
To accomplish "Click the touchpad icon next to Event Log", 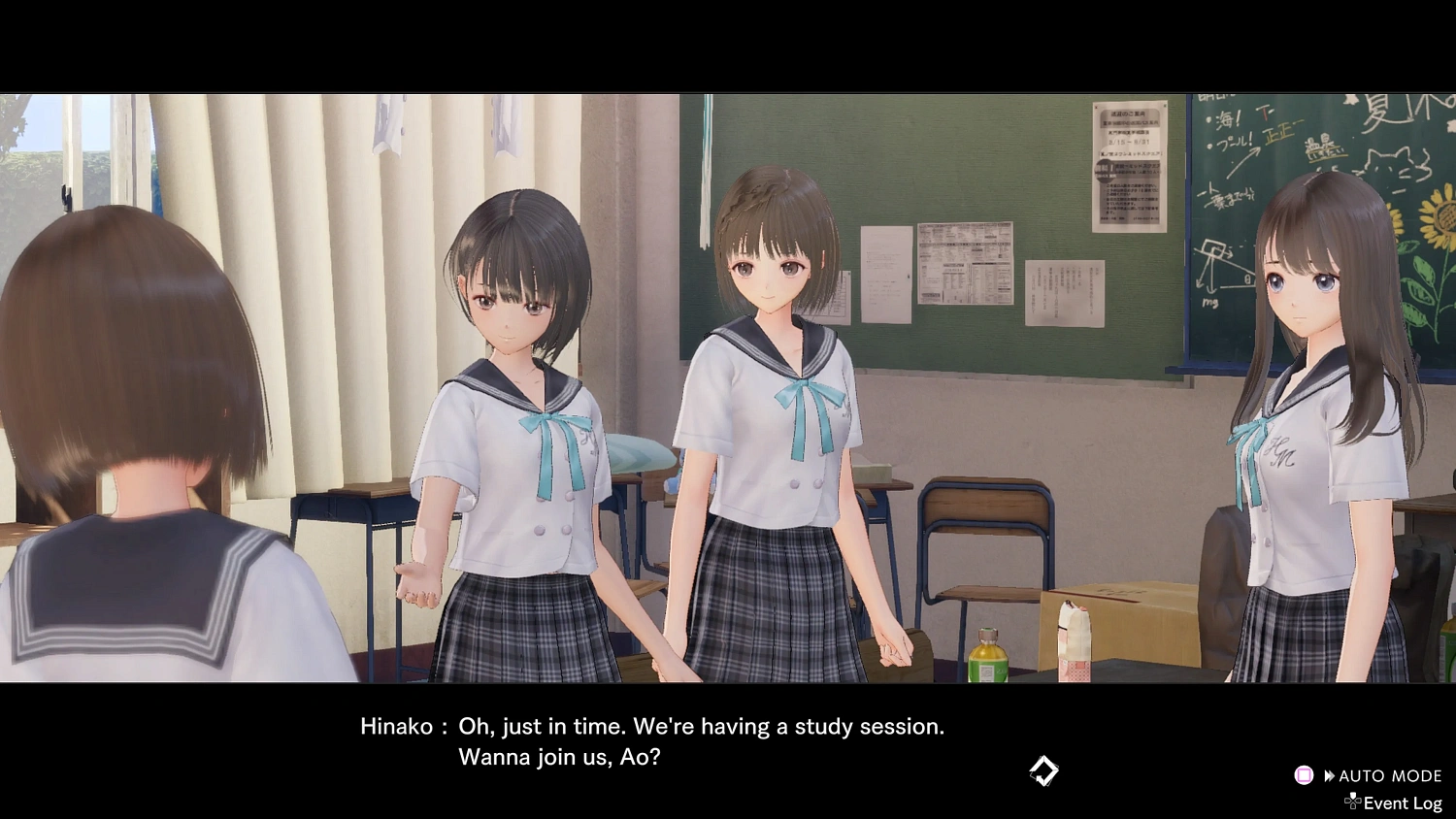I will (x=1353, y=802).
